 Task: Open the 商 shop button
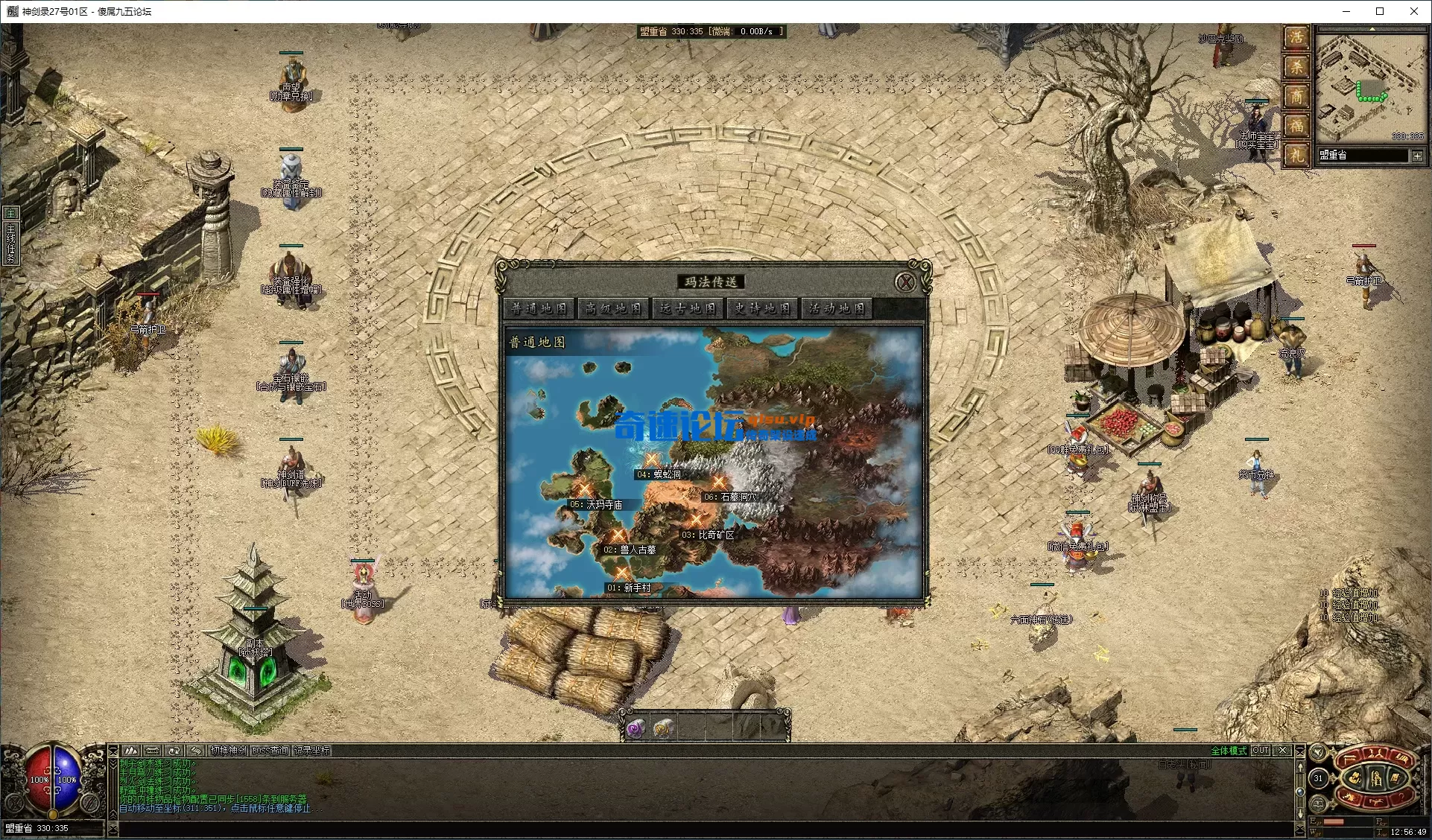1296,96
